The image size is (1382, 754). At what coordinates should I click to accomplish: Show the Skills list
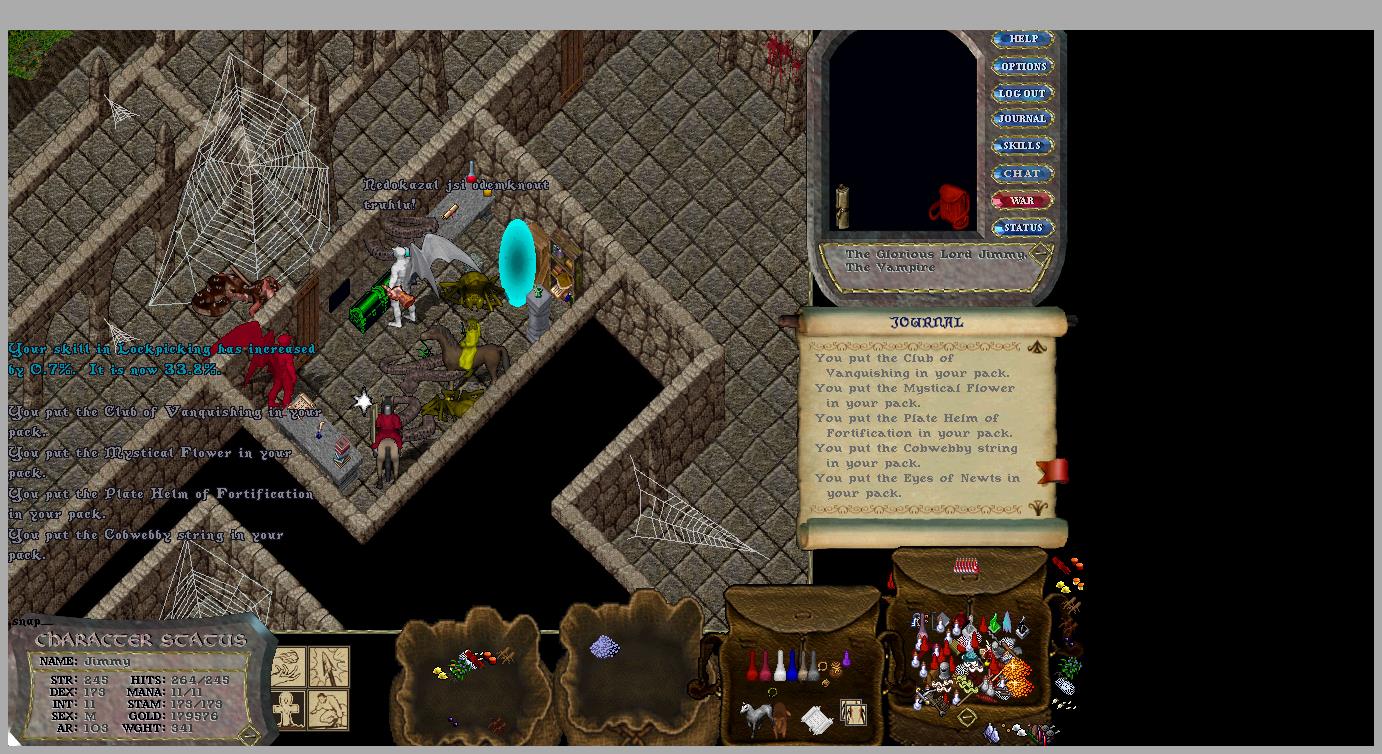coord(1022,146)
